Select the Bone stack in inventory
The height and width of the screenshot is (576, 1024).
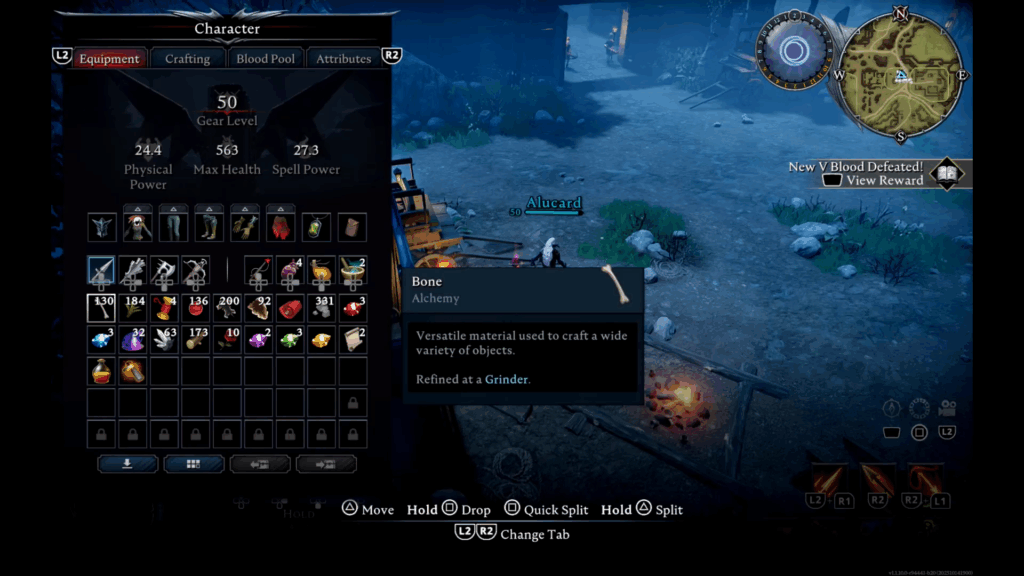(102, 307)
